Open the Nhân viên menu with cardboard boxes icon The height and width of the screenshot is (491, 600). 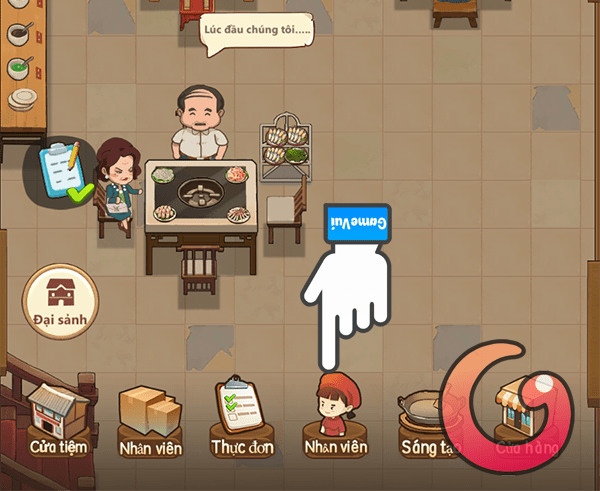click(x=149, y=420)
